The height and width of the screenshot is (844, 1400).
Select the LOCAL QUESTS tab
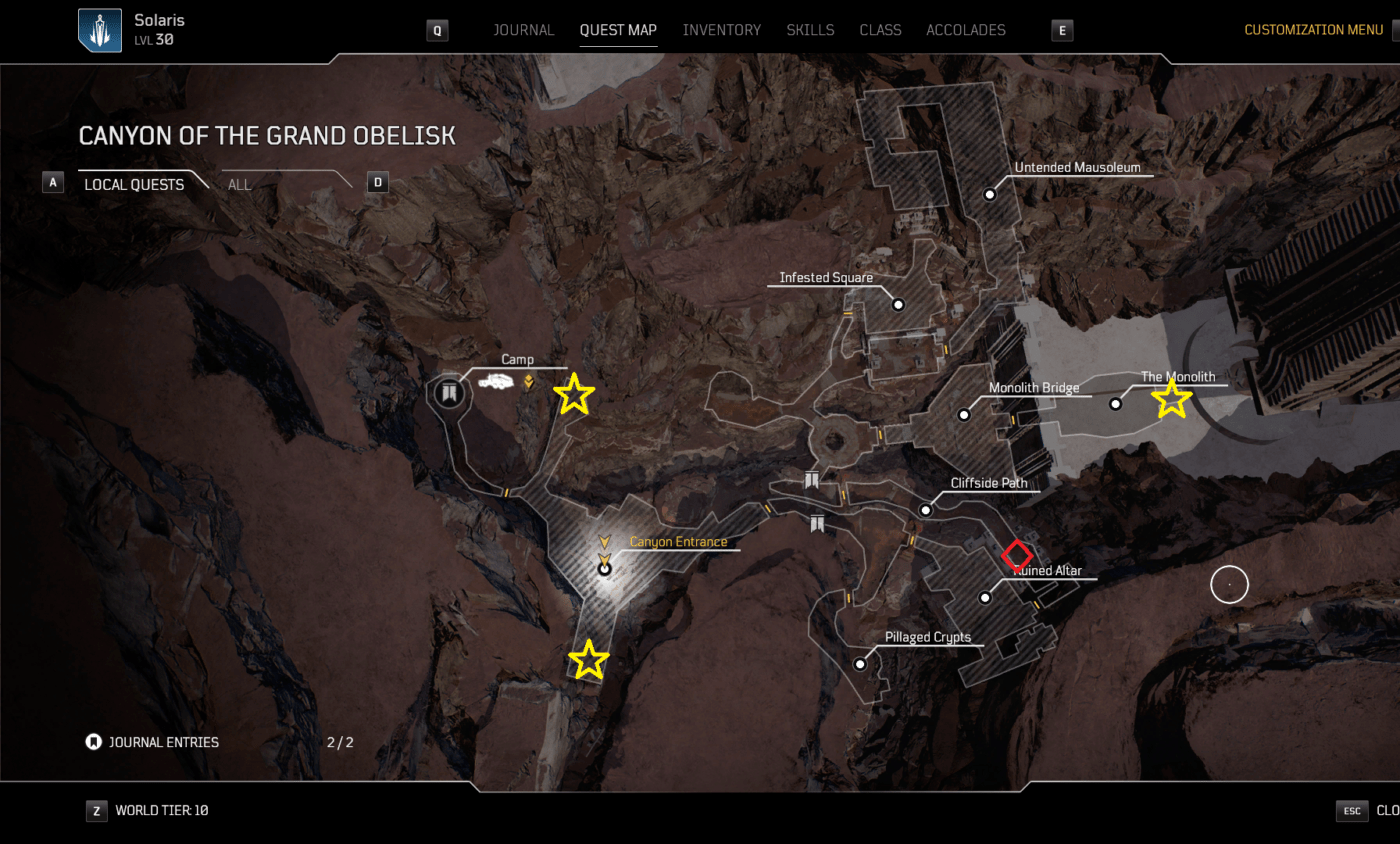134,184
